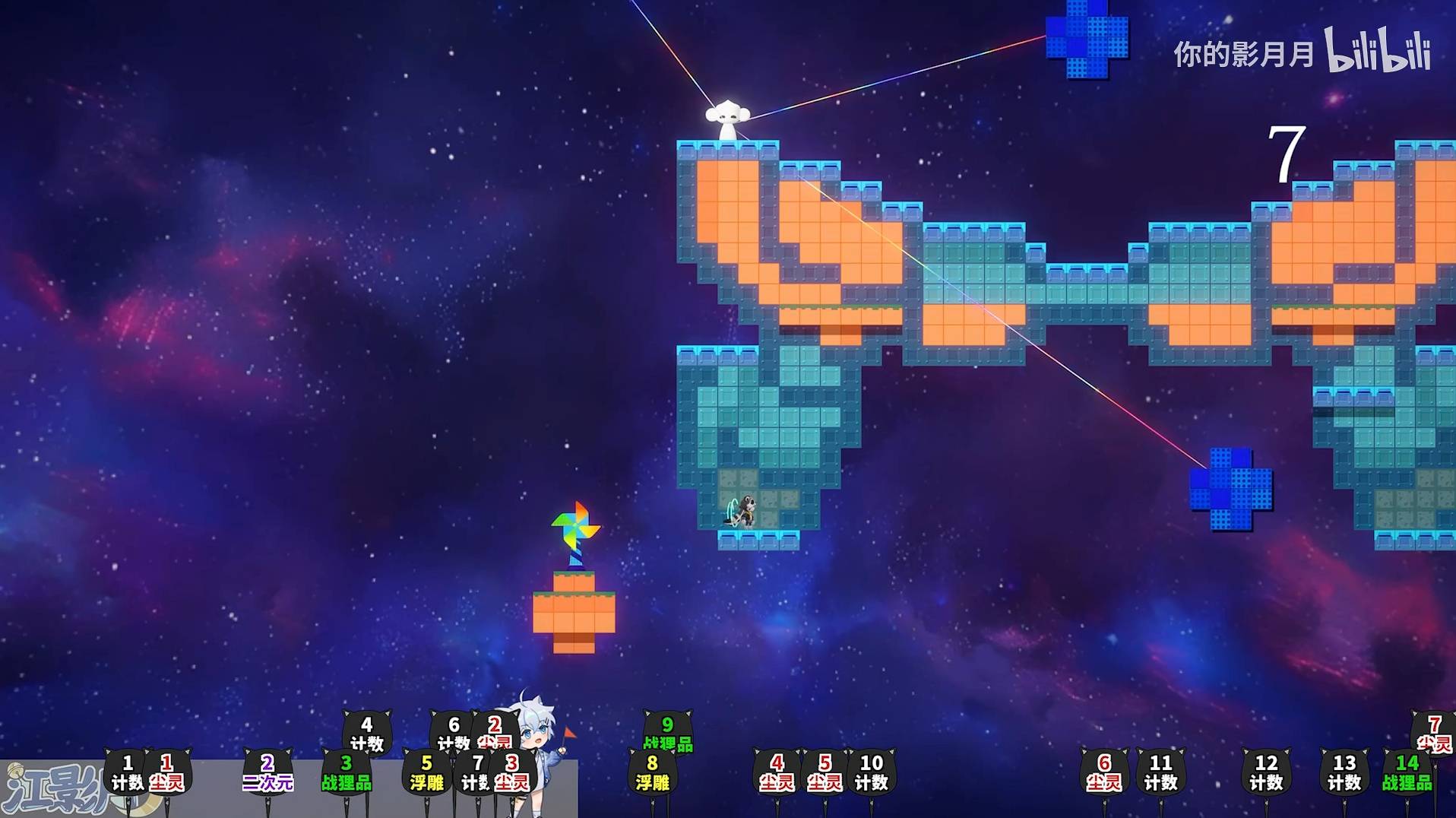This screenshot has height=818, width=1456.
Task: Click the green "14 战狸品" marker
Action: click(x=1407, y=772)
